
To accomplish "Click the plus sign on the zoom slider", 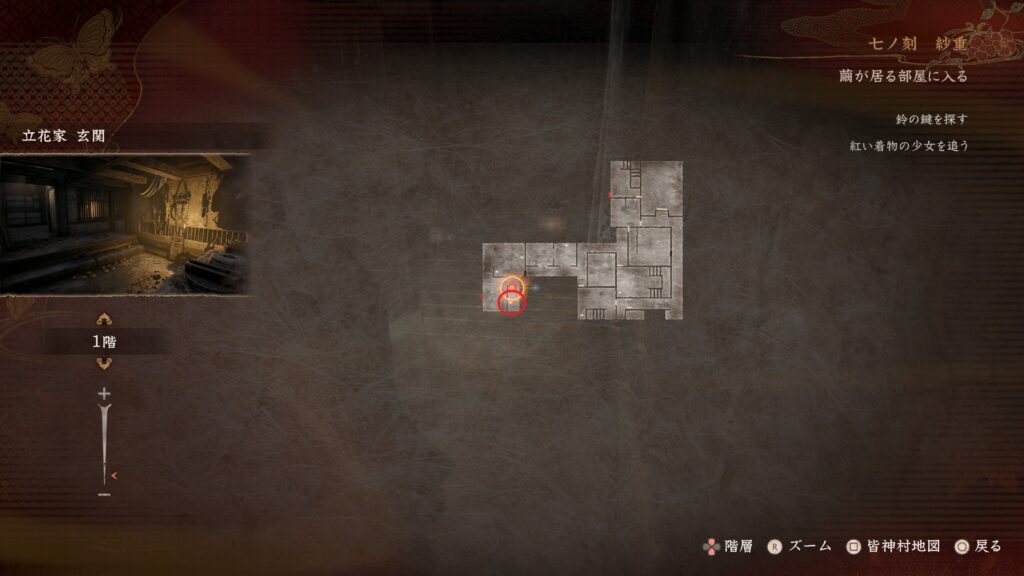I will 104,394.
